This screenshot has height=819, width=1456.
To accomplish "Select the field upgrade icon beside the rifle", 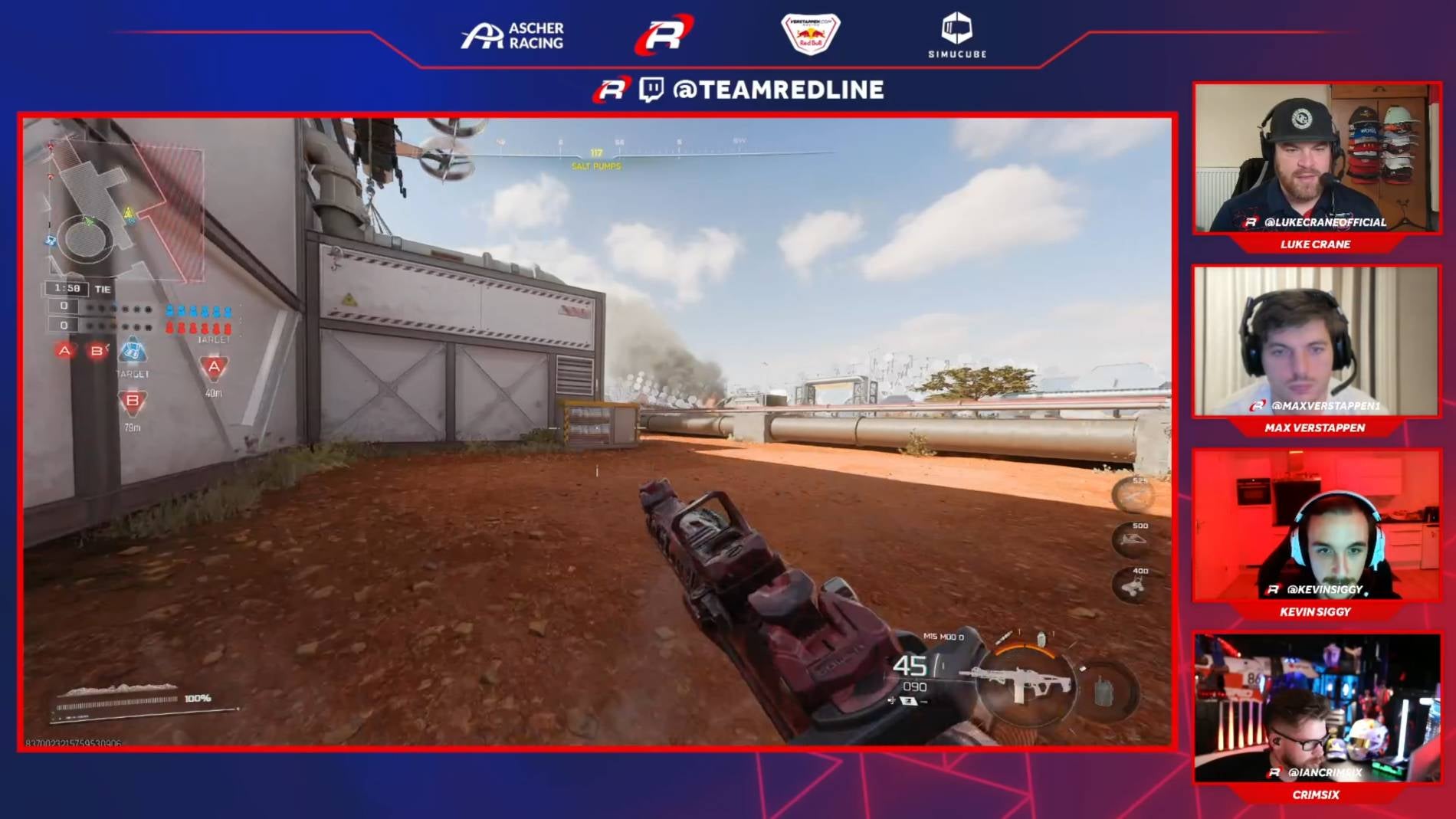I will [1103, 692].
